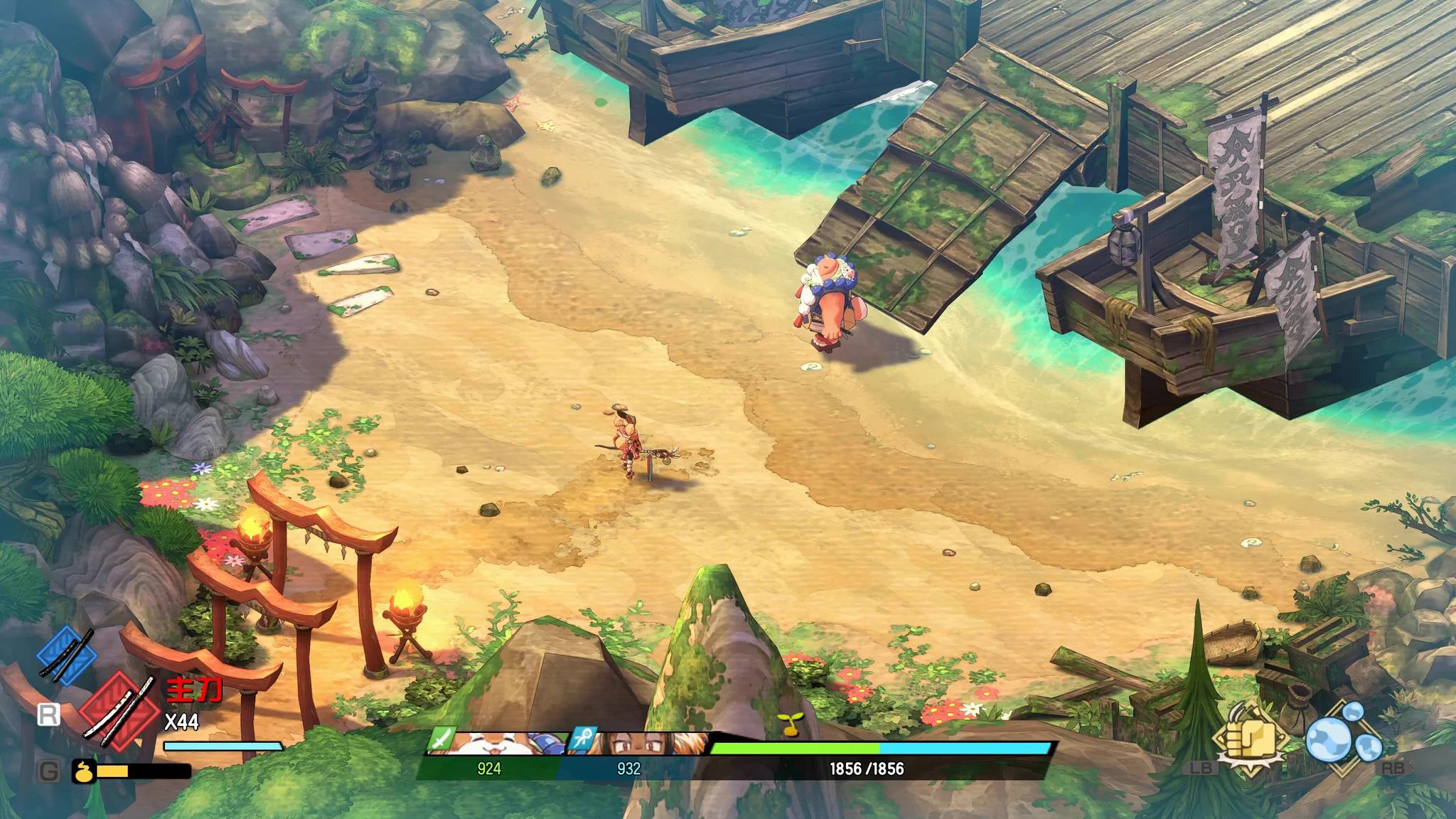
Task: Click the yellow gourd icon
Action: (85, 771)
